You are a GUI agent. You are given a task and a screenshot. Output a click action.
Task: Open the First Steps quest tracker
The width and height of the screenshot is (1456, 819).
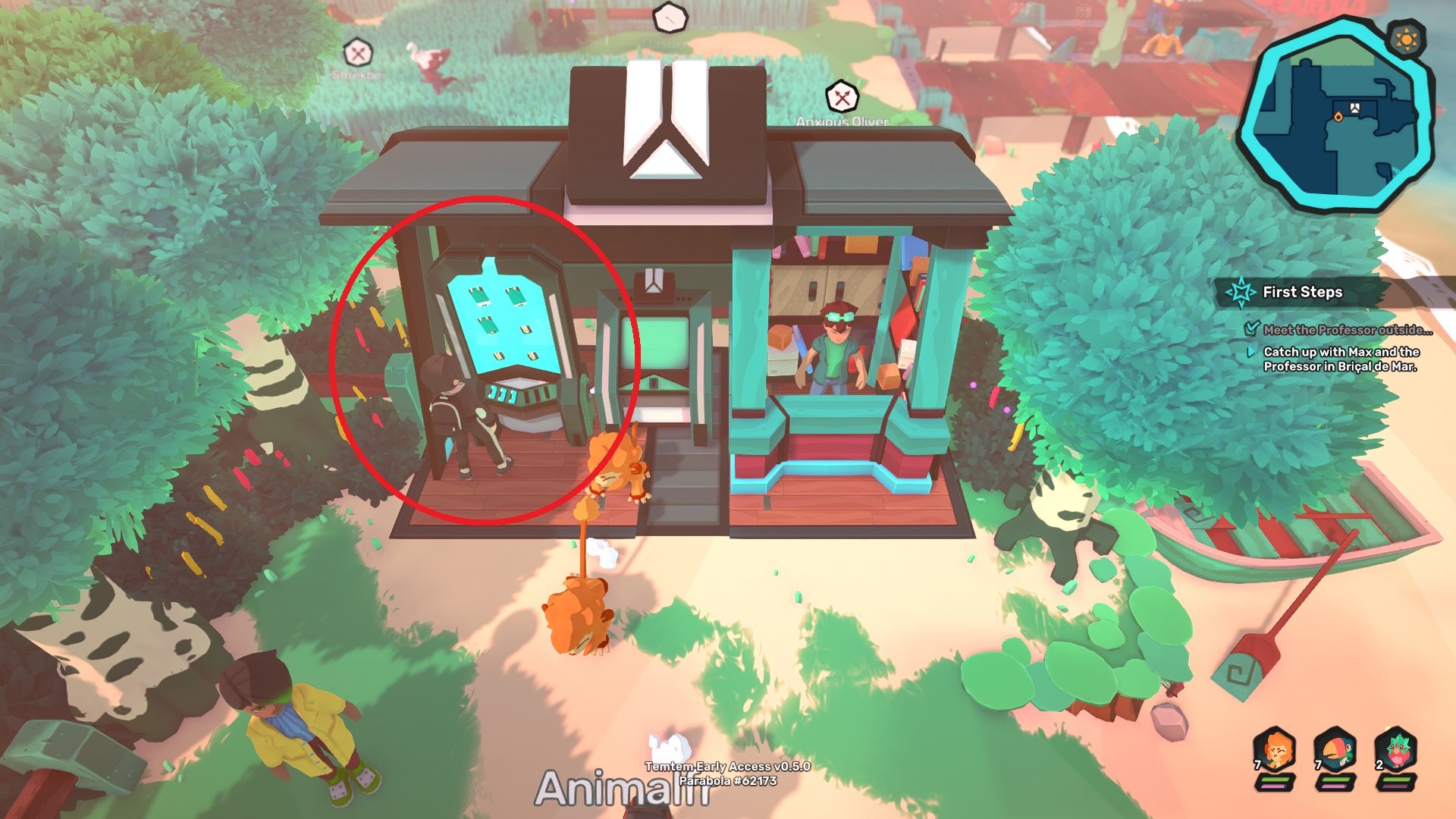click(1301, 292)
